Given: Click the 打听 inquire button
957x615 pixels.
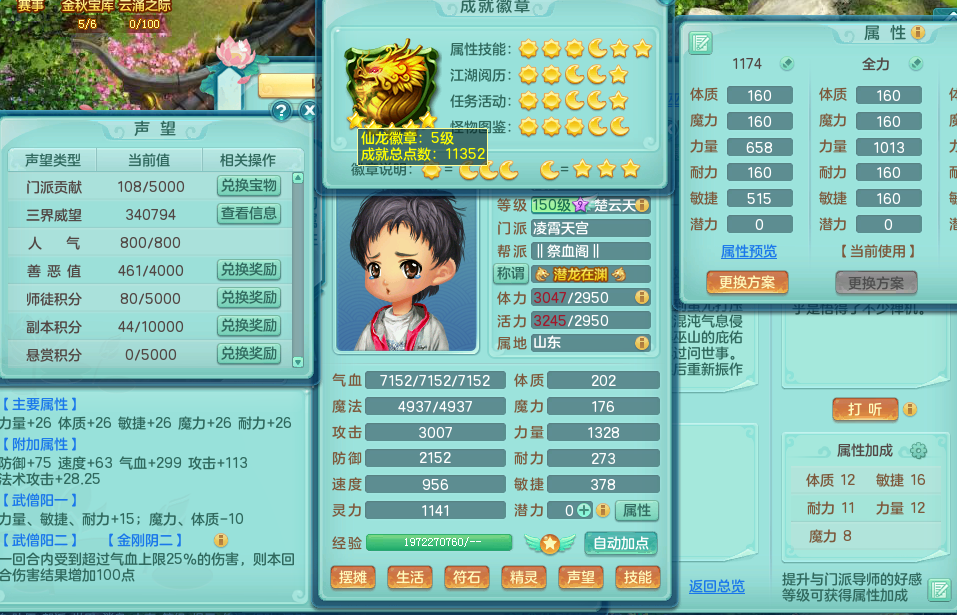Looking at the screenshot, I should click(865, 410).
